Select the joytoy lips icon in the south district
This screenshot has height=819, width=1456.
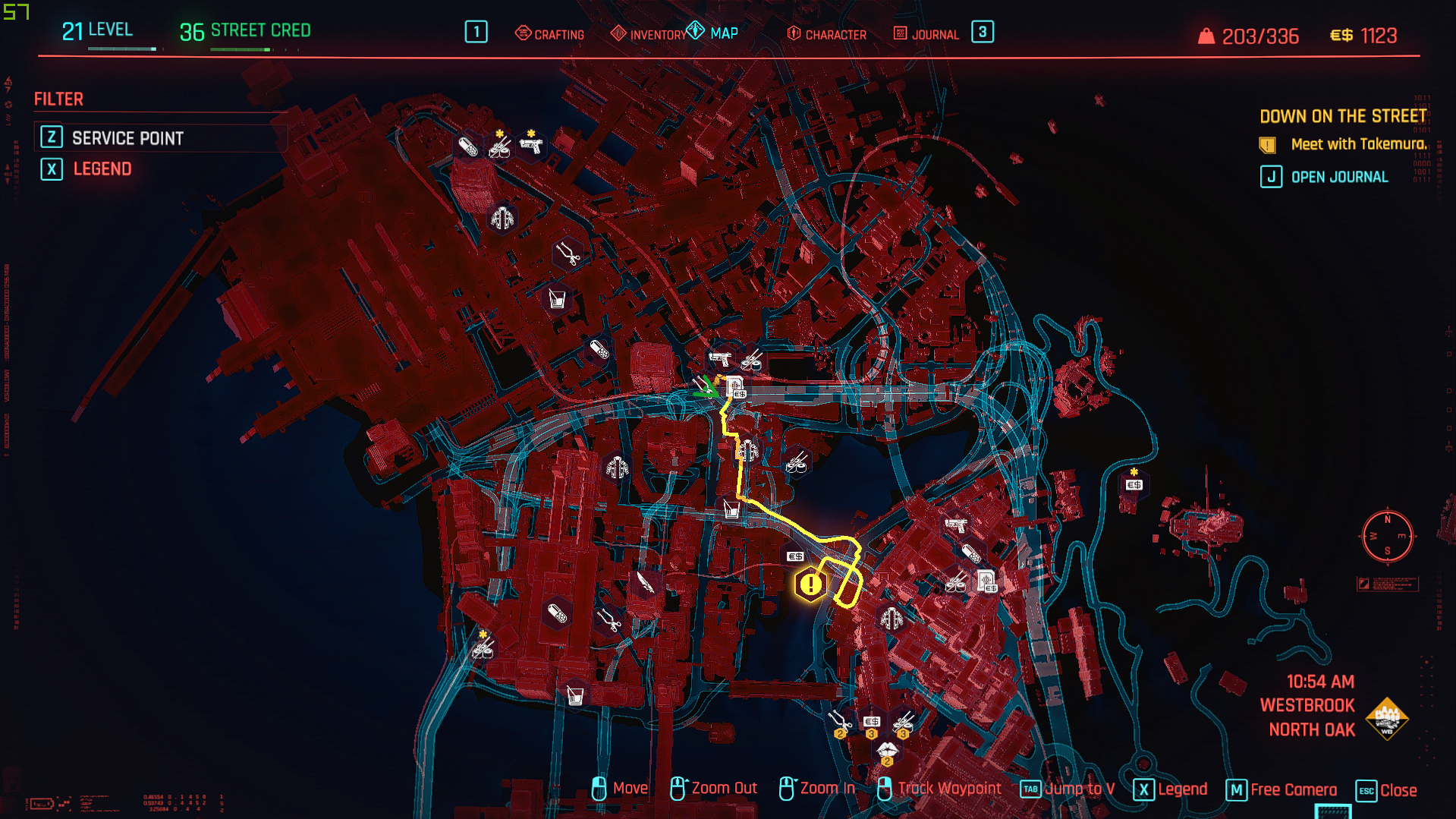tap(888, 751)
